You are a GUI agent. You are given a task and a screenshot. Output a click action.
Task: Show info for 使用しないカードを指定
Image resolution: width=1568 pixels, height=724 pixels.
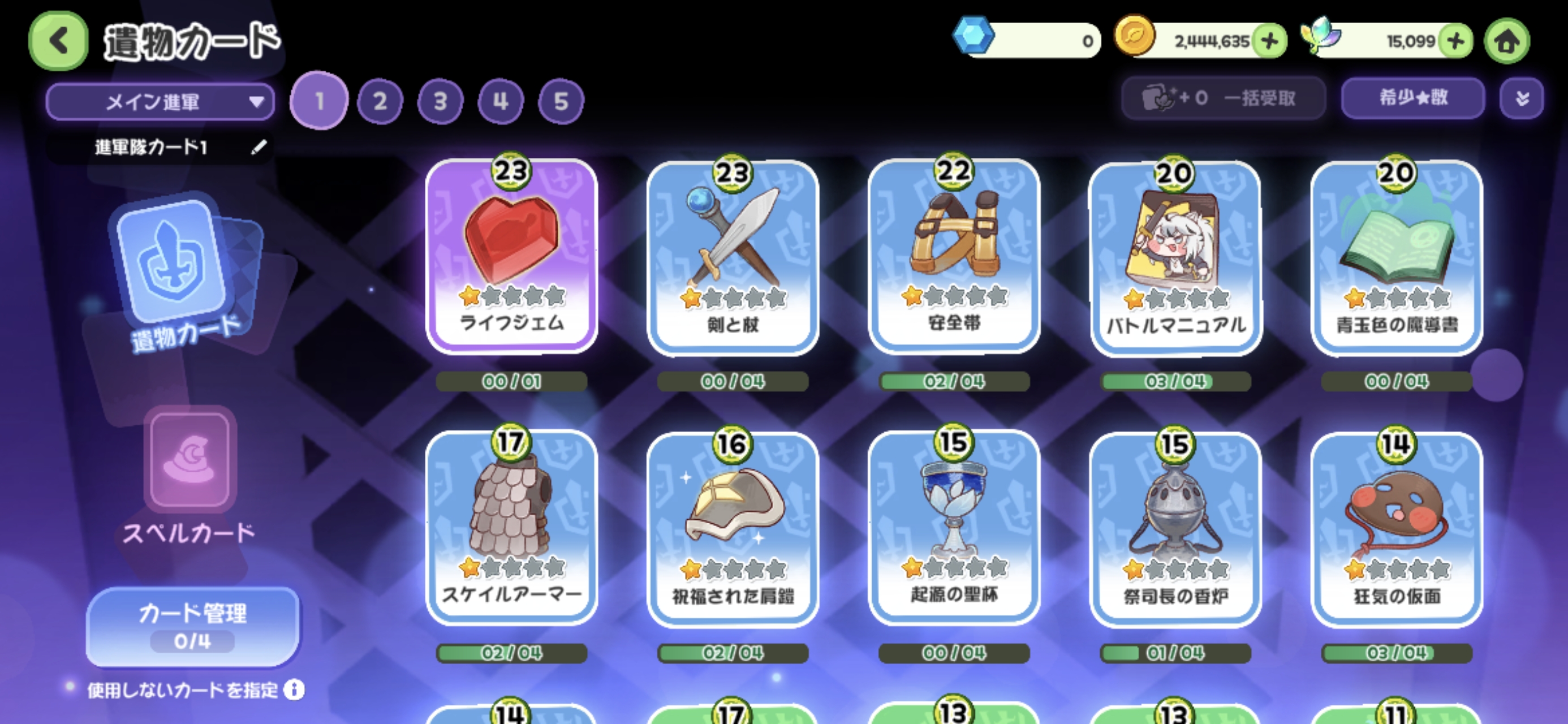295,690
